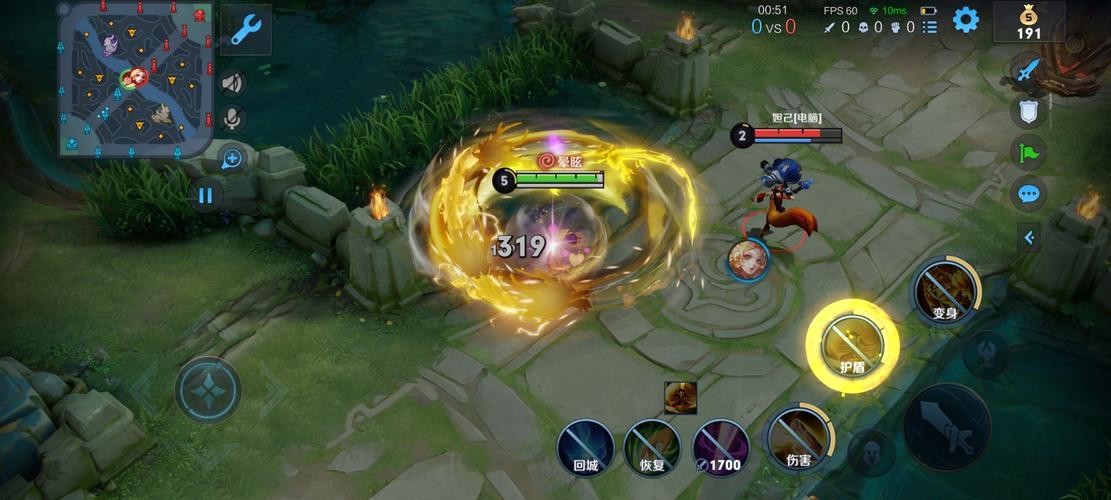1111x500 pixels.
Task: Click the magnifier plus zoom button
Action: [x=232, y=158]
